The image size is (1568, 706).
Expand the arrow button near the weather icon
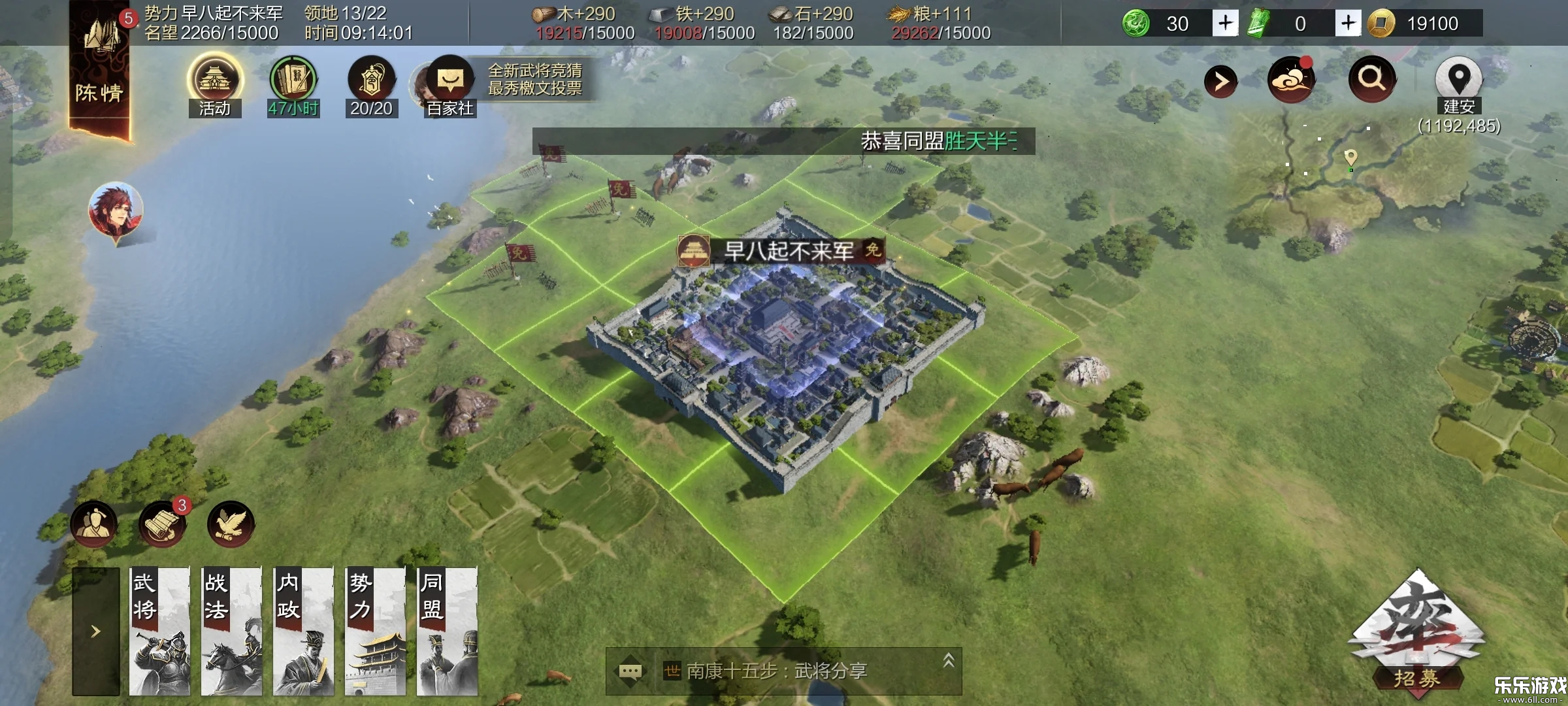(x=1220, y=82)
